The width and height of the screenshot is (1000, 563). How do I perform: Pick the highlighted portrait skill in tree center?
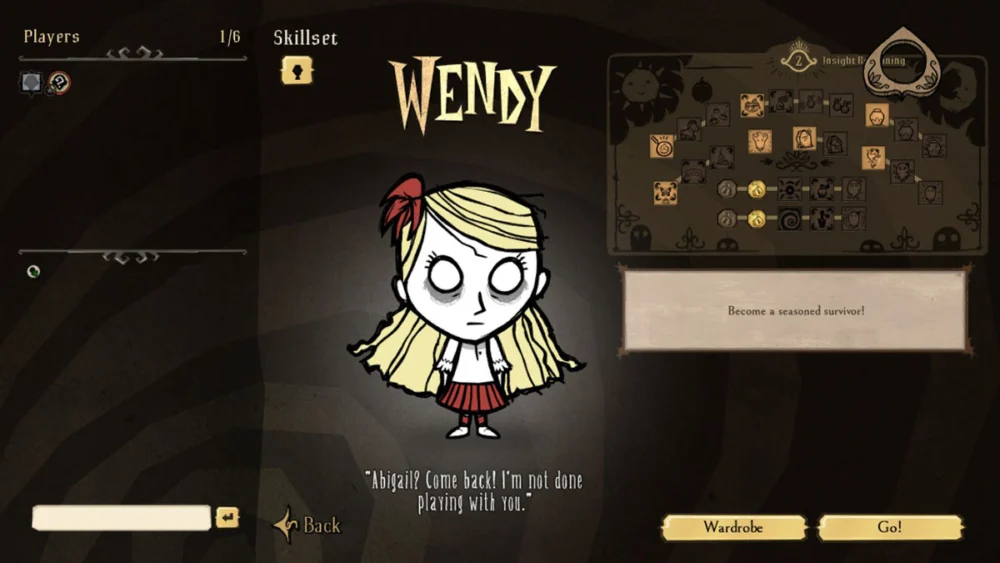click(804, 138)
